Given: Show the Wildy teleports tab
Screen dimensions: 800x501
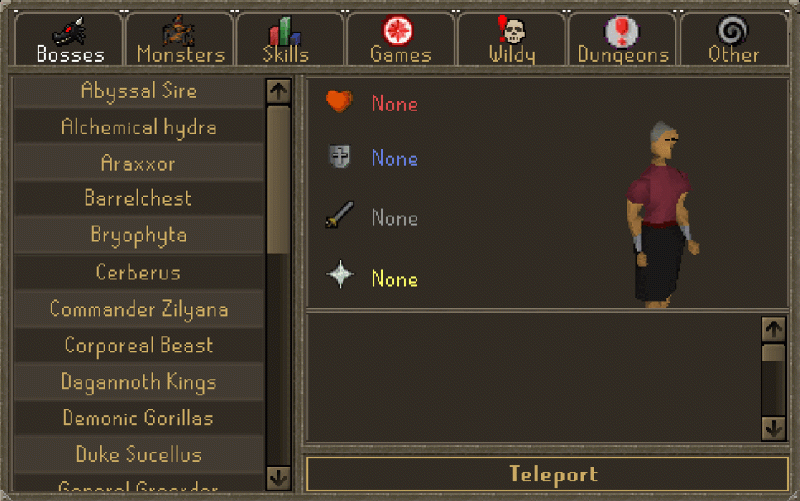Looking at the screenshot, I should pyautogui.click(x=512, y=41).
